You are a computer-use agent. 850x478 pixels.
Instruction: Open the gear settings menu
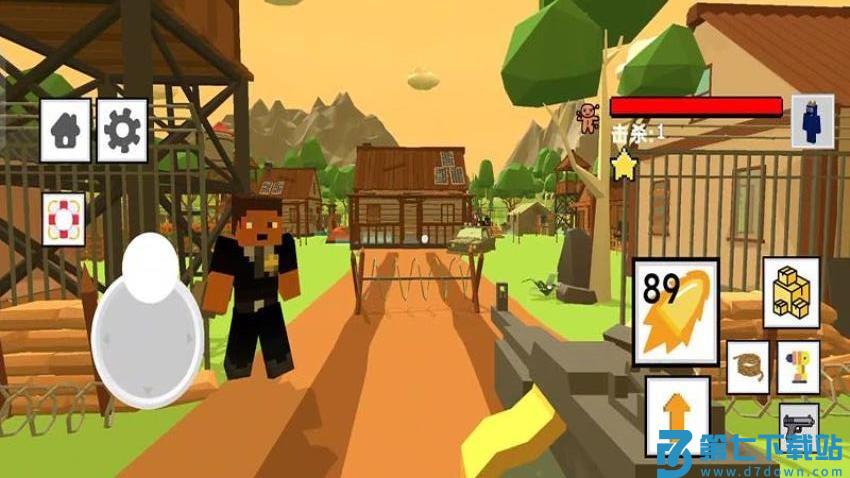(122, 130)
